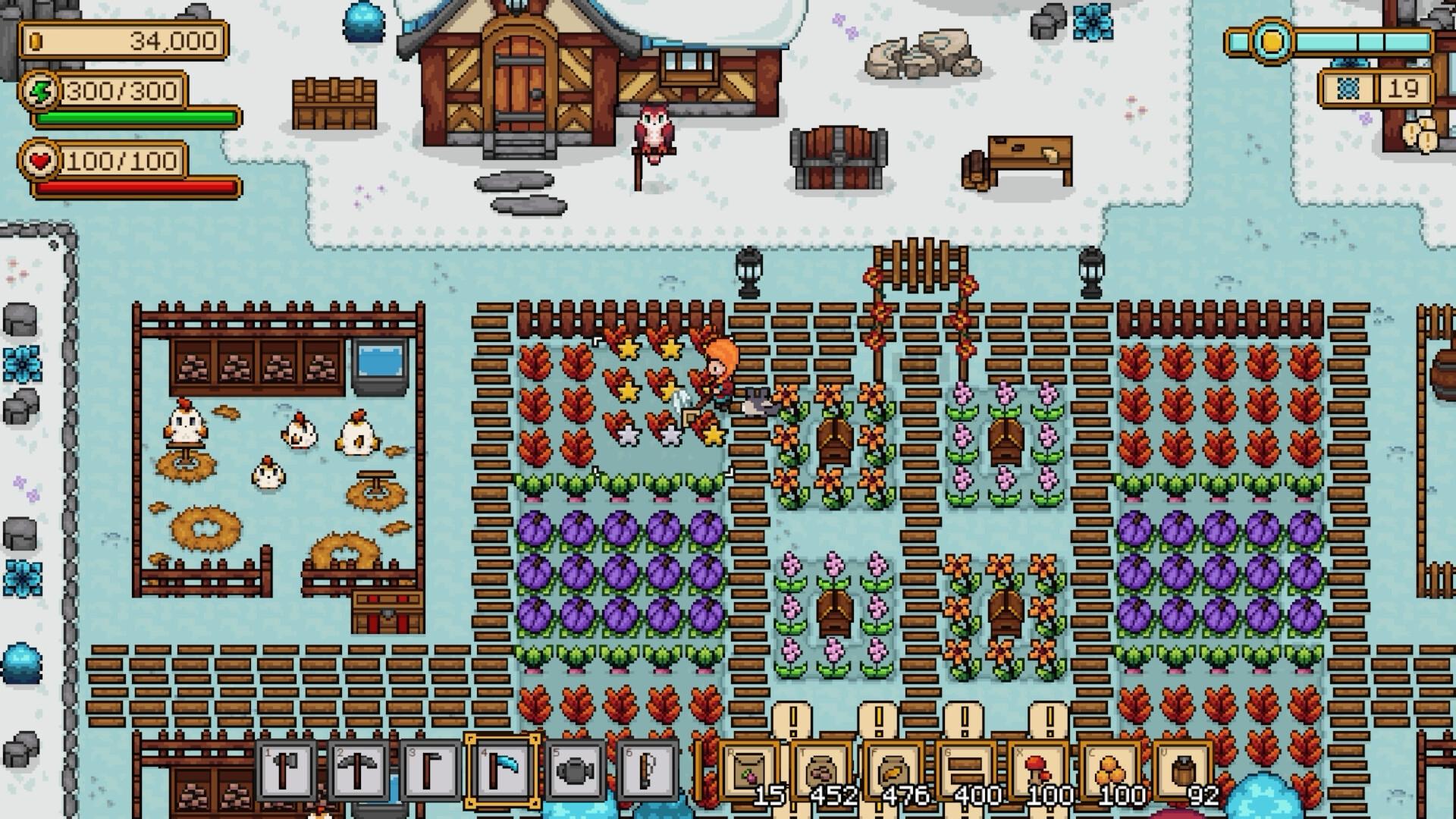The height and width of the screenshot is (819, 1456).
Task: Click the green energy bolt icon
Action: click(39, 91)
